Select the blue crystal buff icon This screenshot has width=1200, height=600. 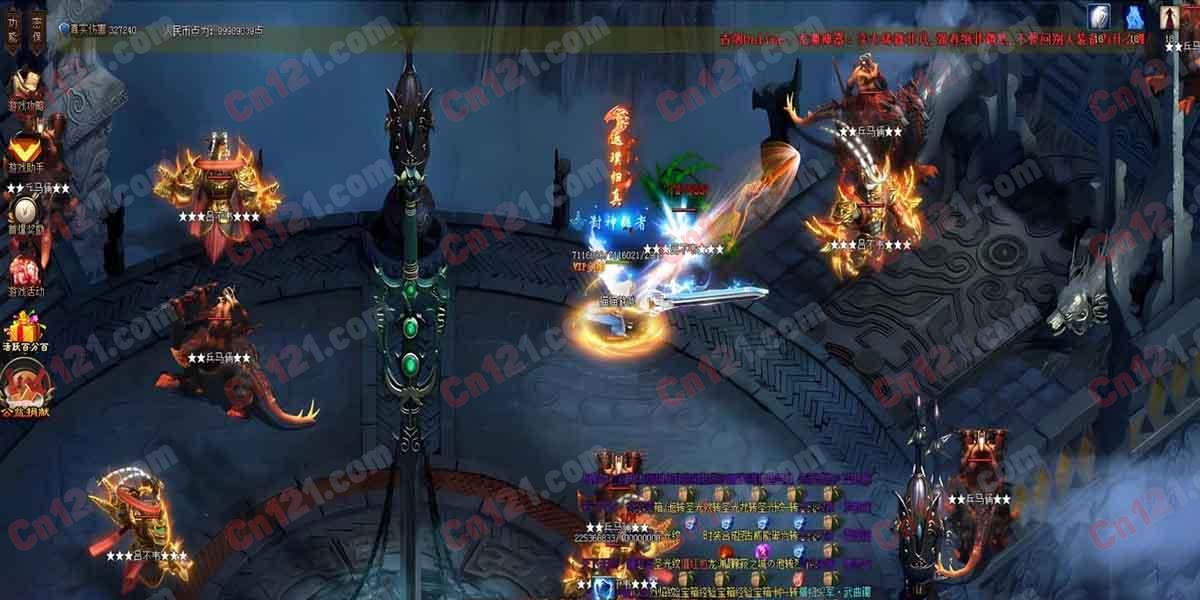[1135, 16]
